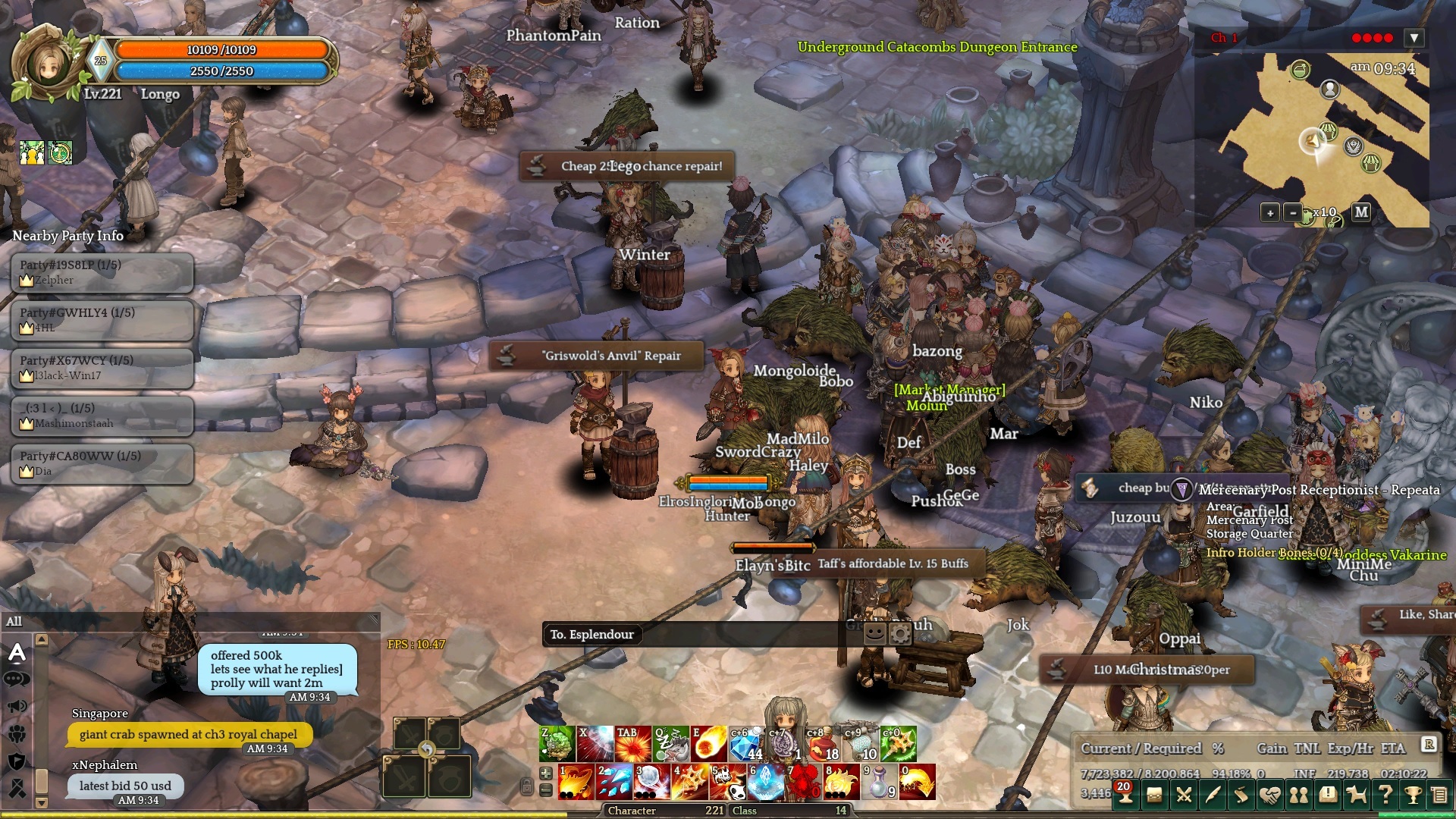
Task: Open the trophy achievements menu icon
Action: [x=1413, y=795]
